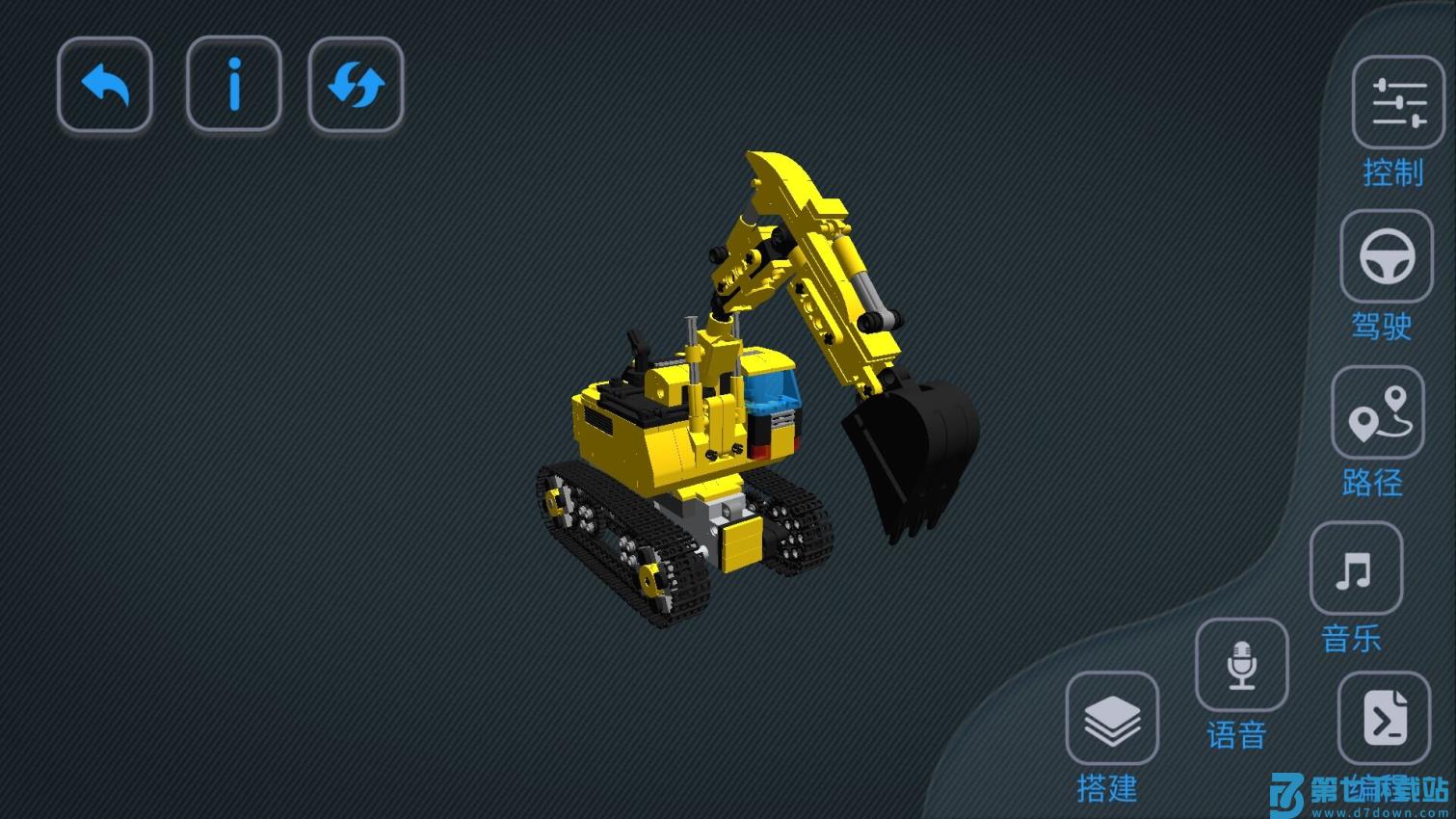Select the 路径 path planning icon
Screen dimensions: 1456x819
(x=1377, y=412)
